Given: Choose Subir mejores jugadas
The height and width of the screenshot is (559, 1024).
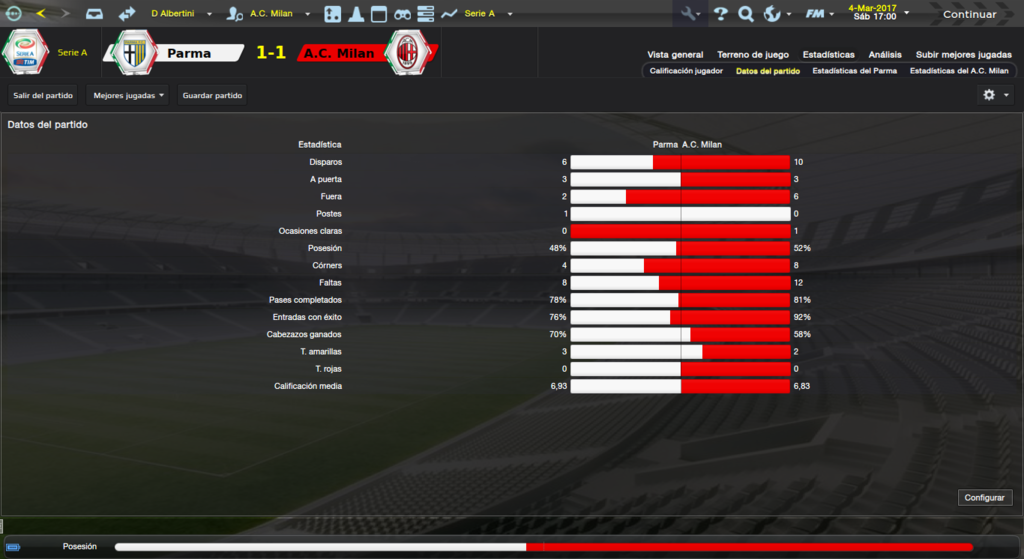Looking at the screenshot, I should 963,55.
